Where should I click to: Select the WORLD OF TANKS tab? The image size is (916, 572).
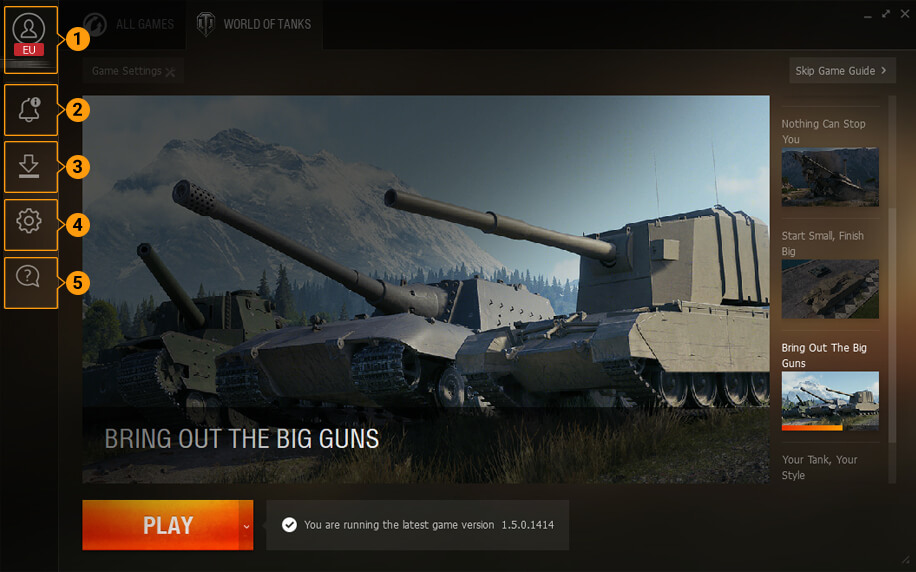(x=254, y=24)
